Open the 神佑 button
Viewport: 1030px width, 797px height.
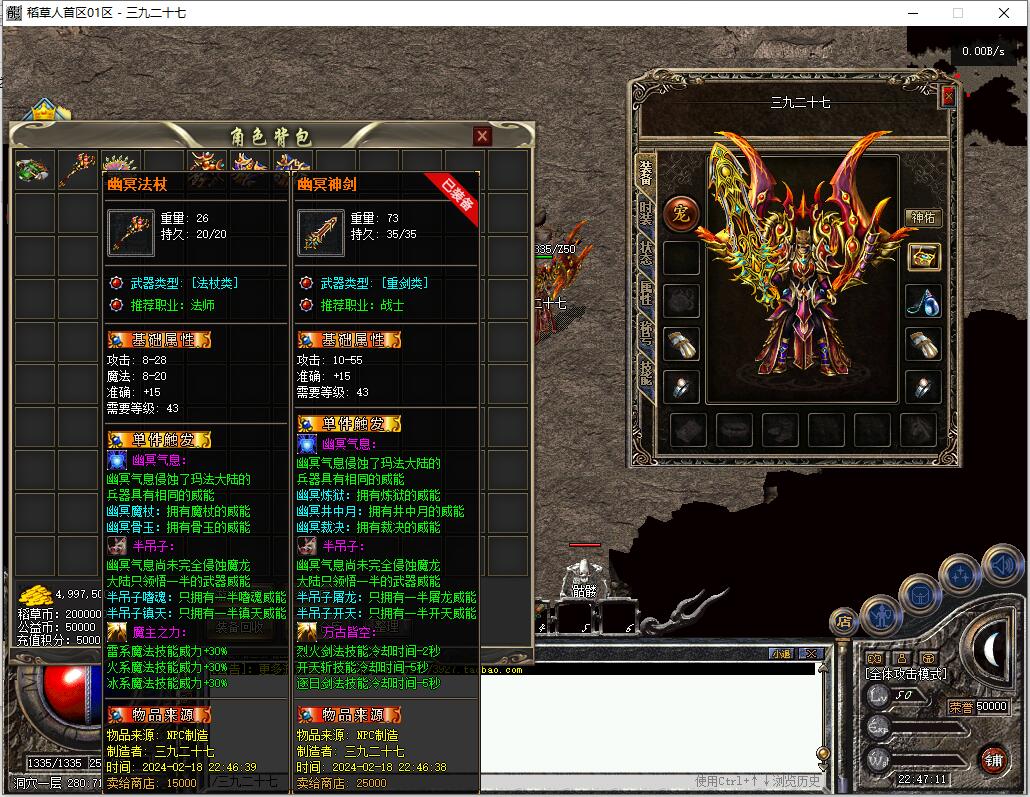click(922, 218)
